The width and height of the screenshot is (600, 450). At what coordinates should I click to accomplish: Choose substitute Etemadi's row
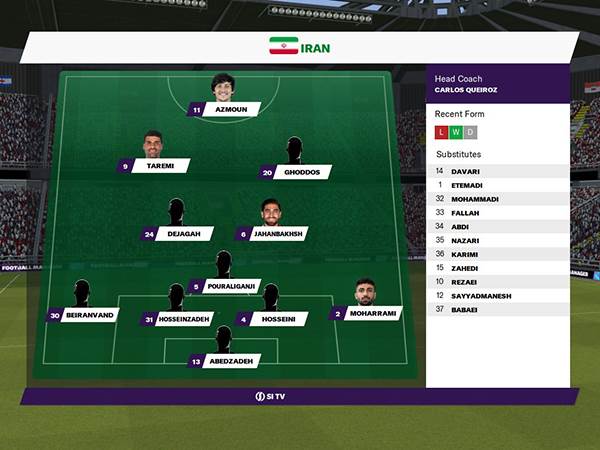tap(497, 185)
